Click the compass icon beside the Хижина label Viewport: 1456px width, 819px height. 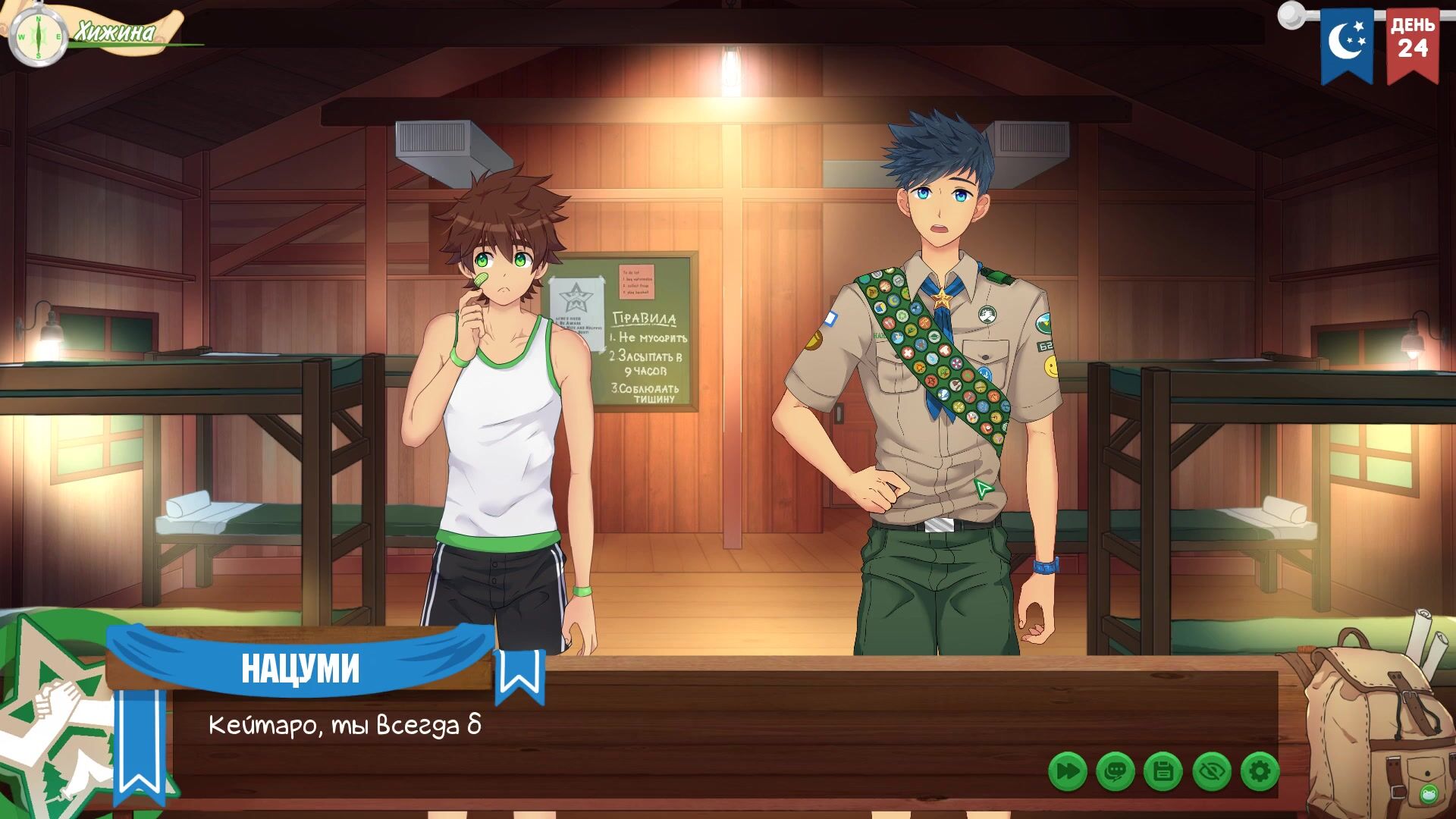[x=37, y=36]
